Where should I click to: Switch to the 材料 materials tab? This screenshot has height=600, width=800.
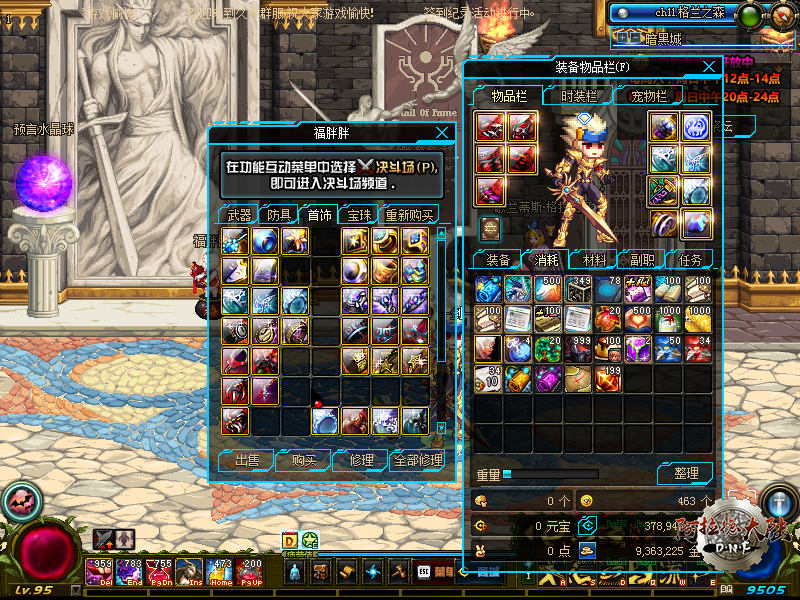593,260
